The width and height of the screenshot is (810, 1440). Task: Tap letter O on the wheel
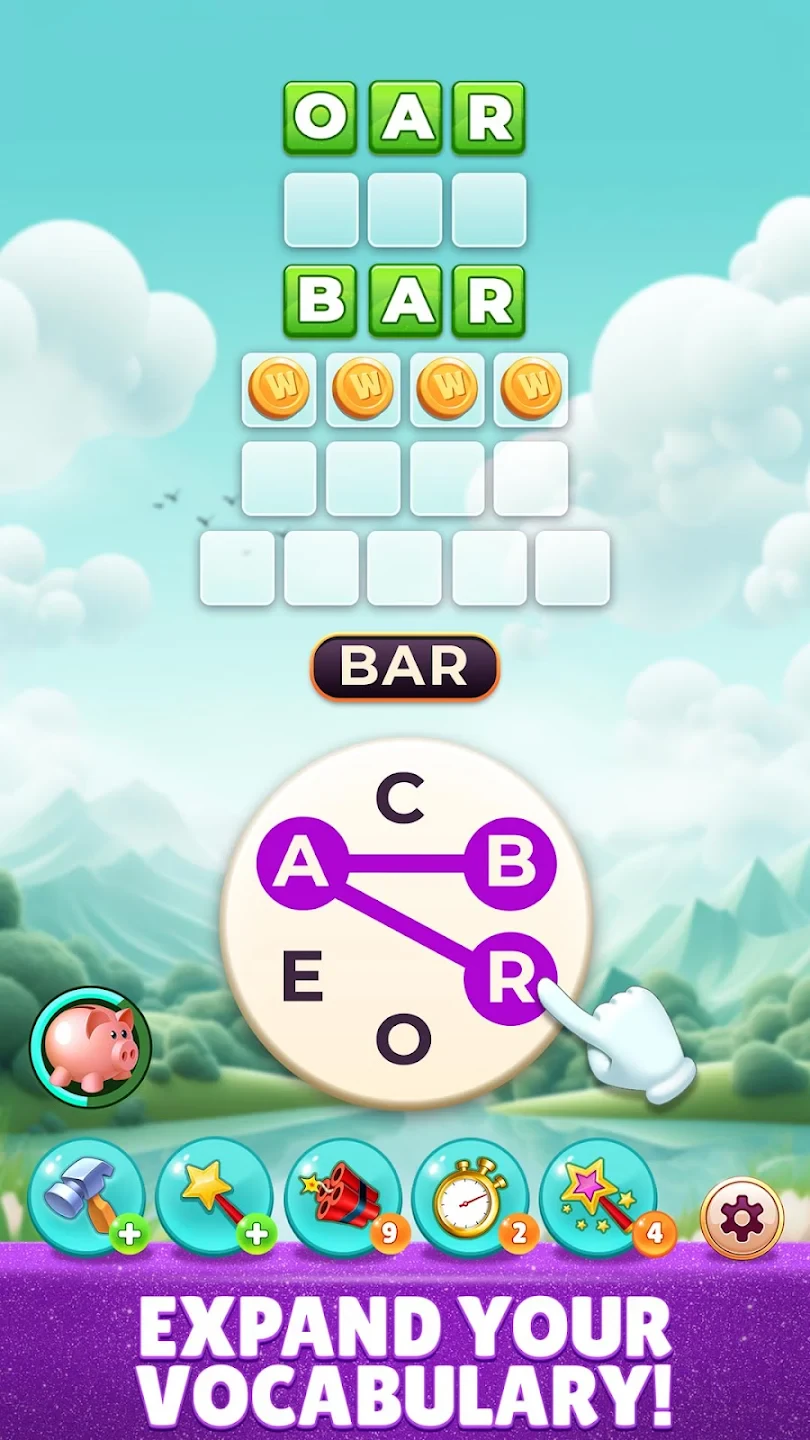coord(403,1040)
